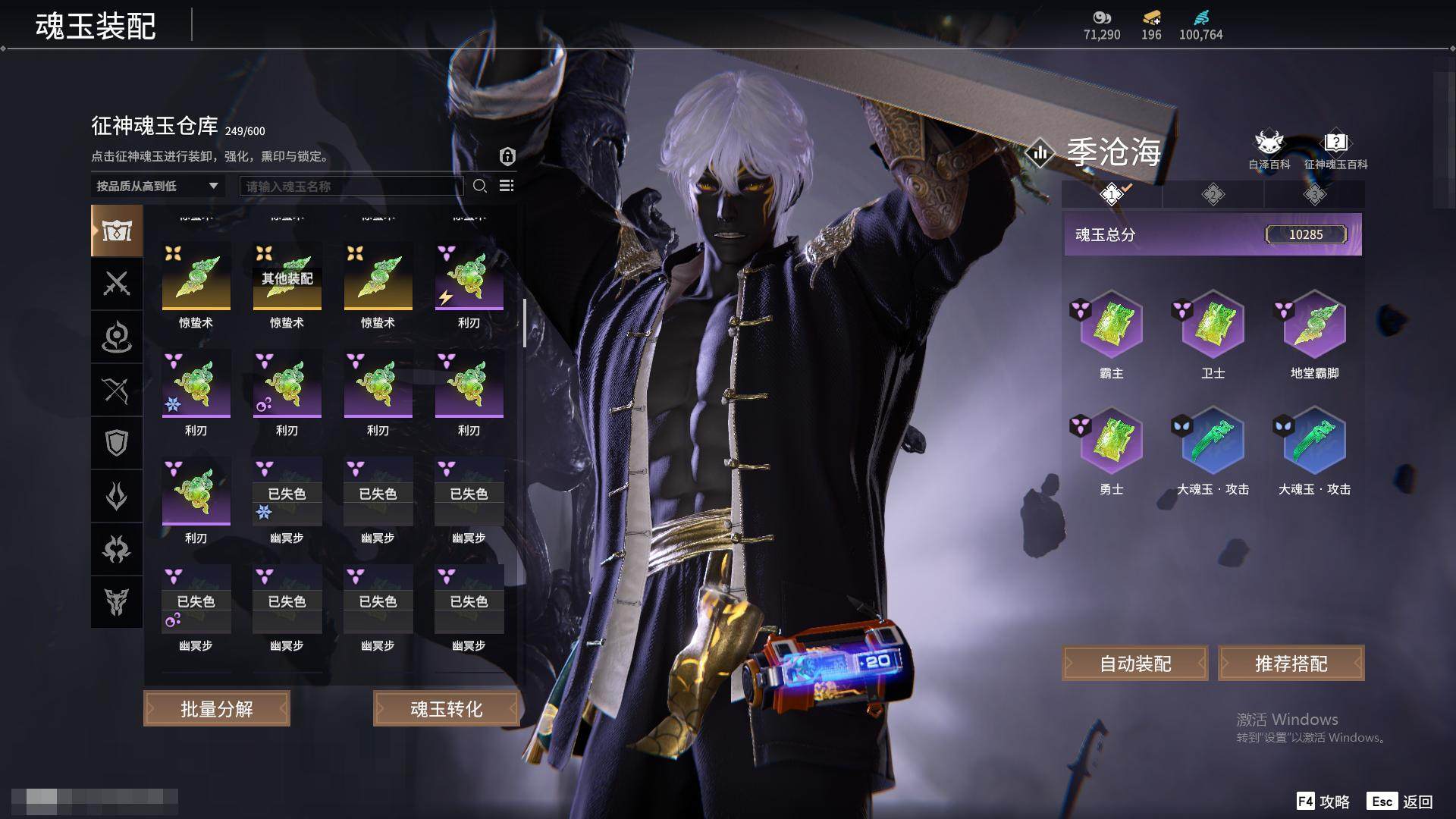1456x819 pixels.
Task: Activate 自动装配 auto-equip
Action: point(1135,664)
